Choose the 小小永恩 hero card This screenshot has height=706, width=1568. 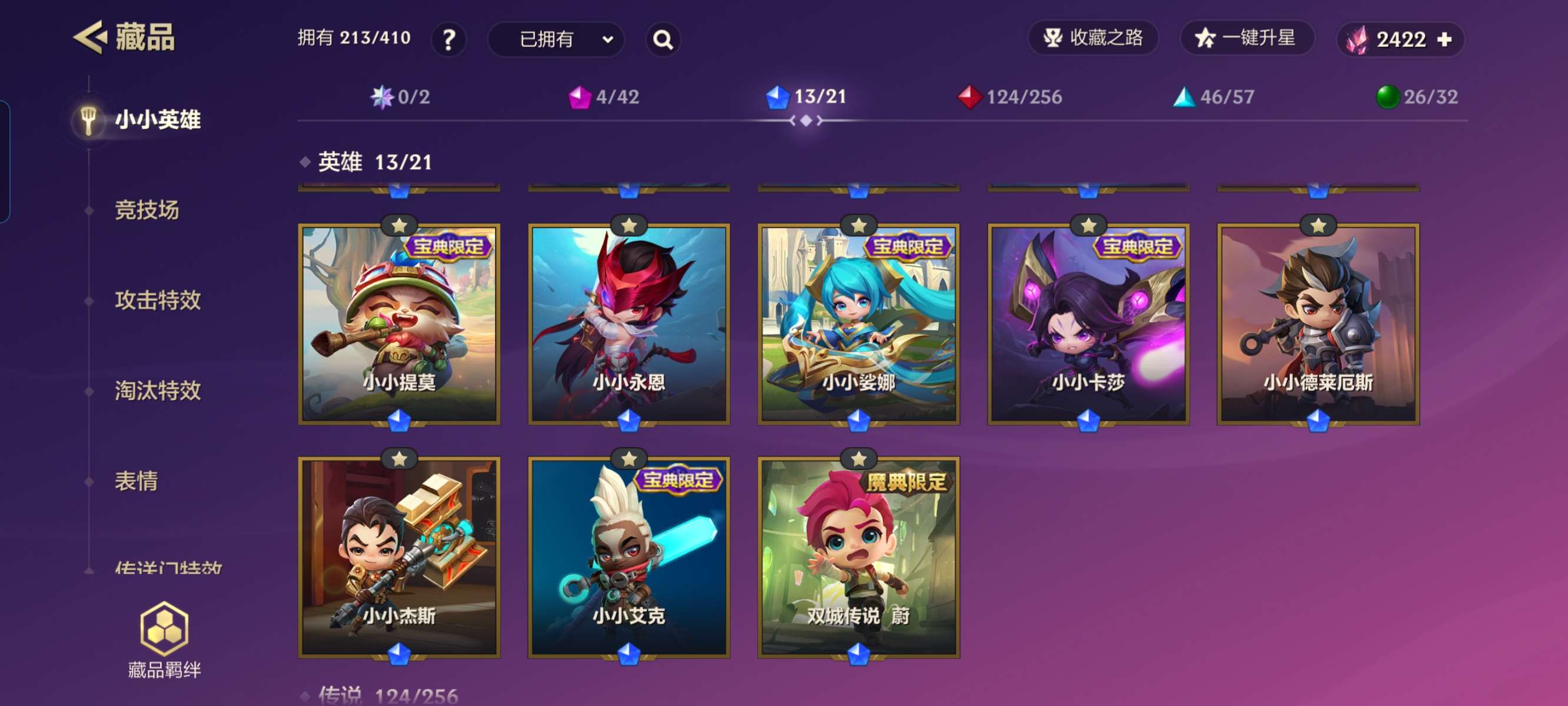629,324
